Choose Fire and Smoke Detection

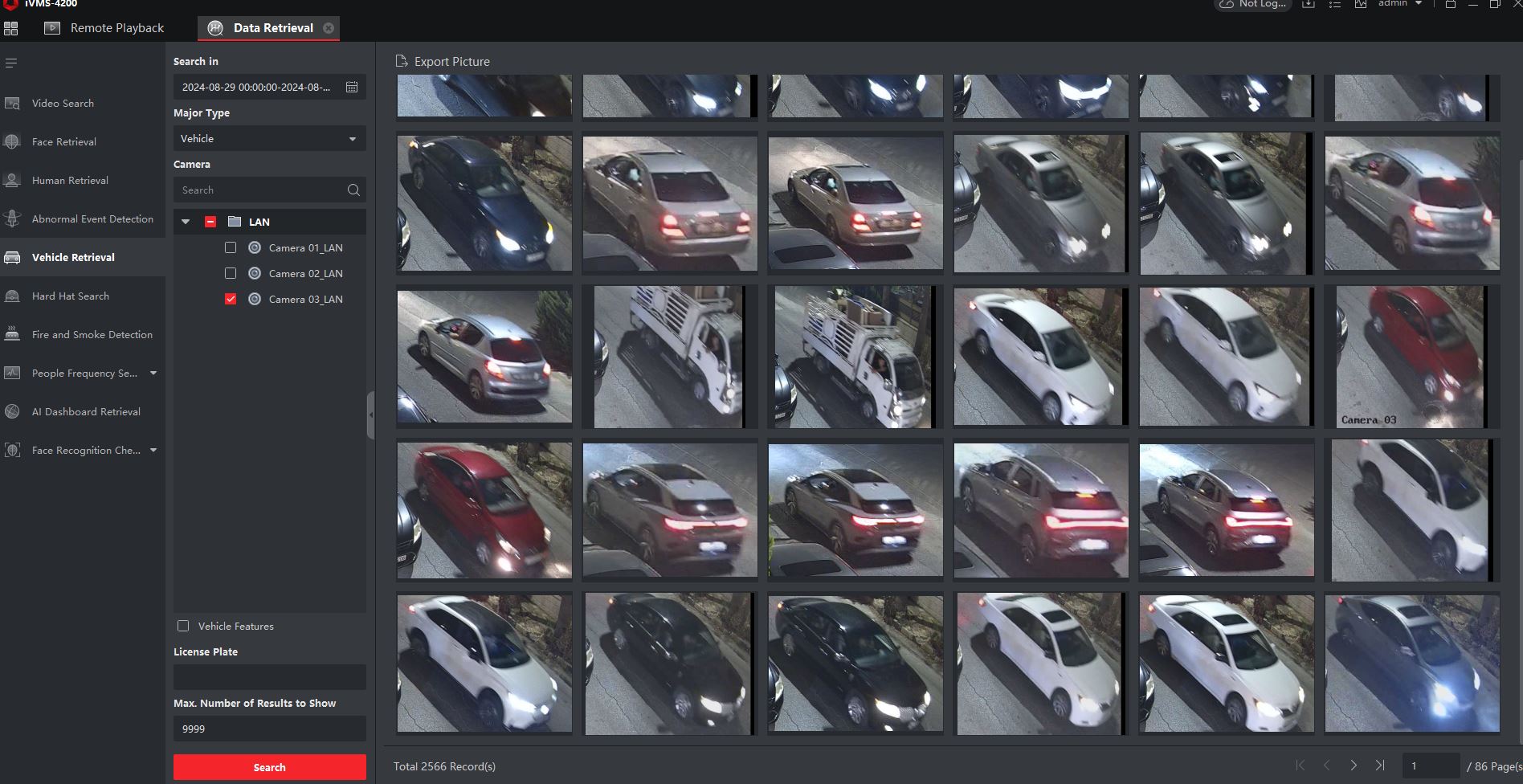pyautogui.click(x=92, y=335)
